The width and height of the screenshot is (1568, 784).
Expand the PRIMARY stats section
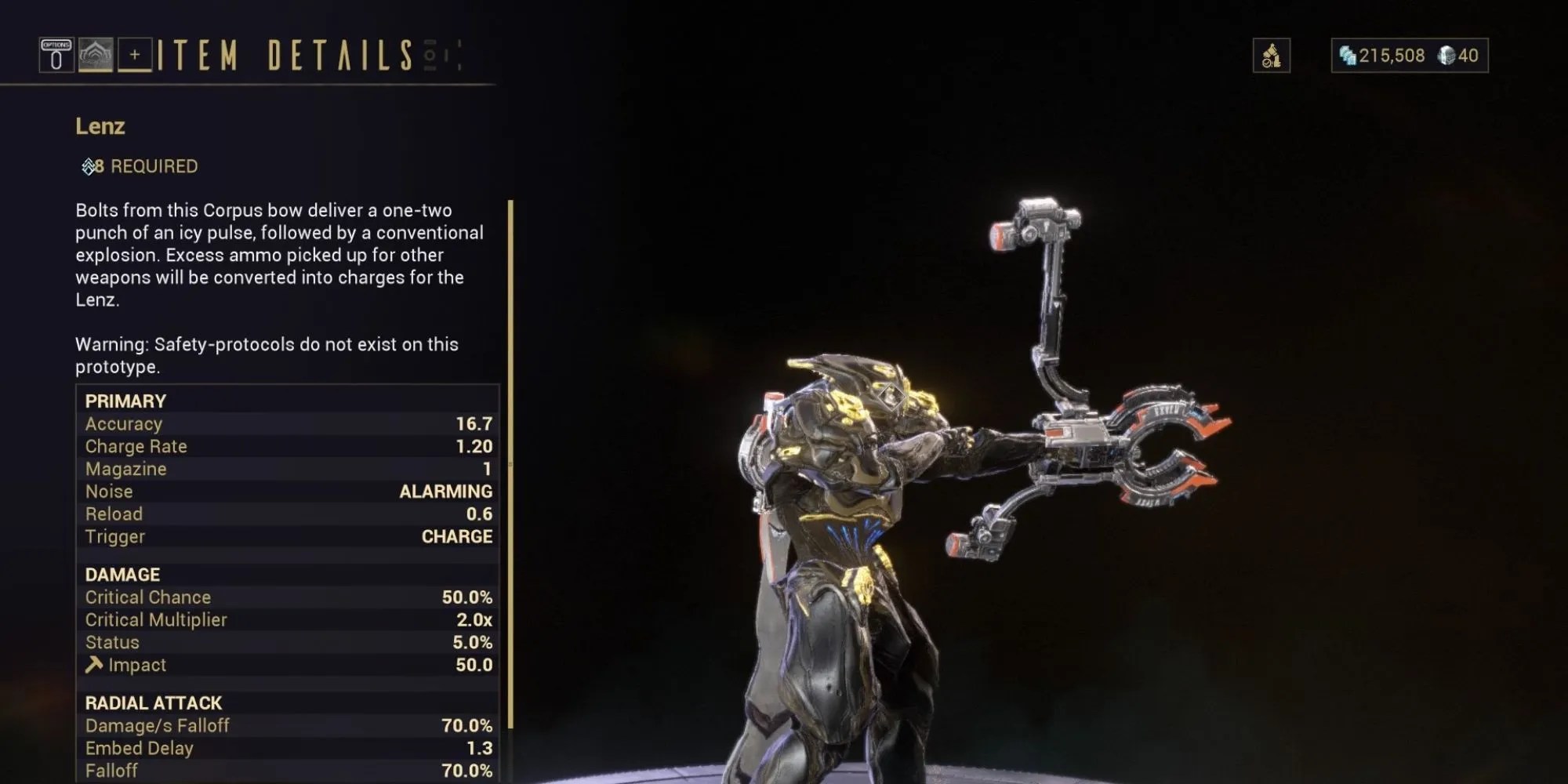pos(125,401)
